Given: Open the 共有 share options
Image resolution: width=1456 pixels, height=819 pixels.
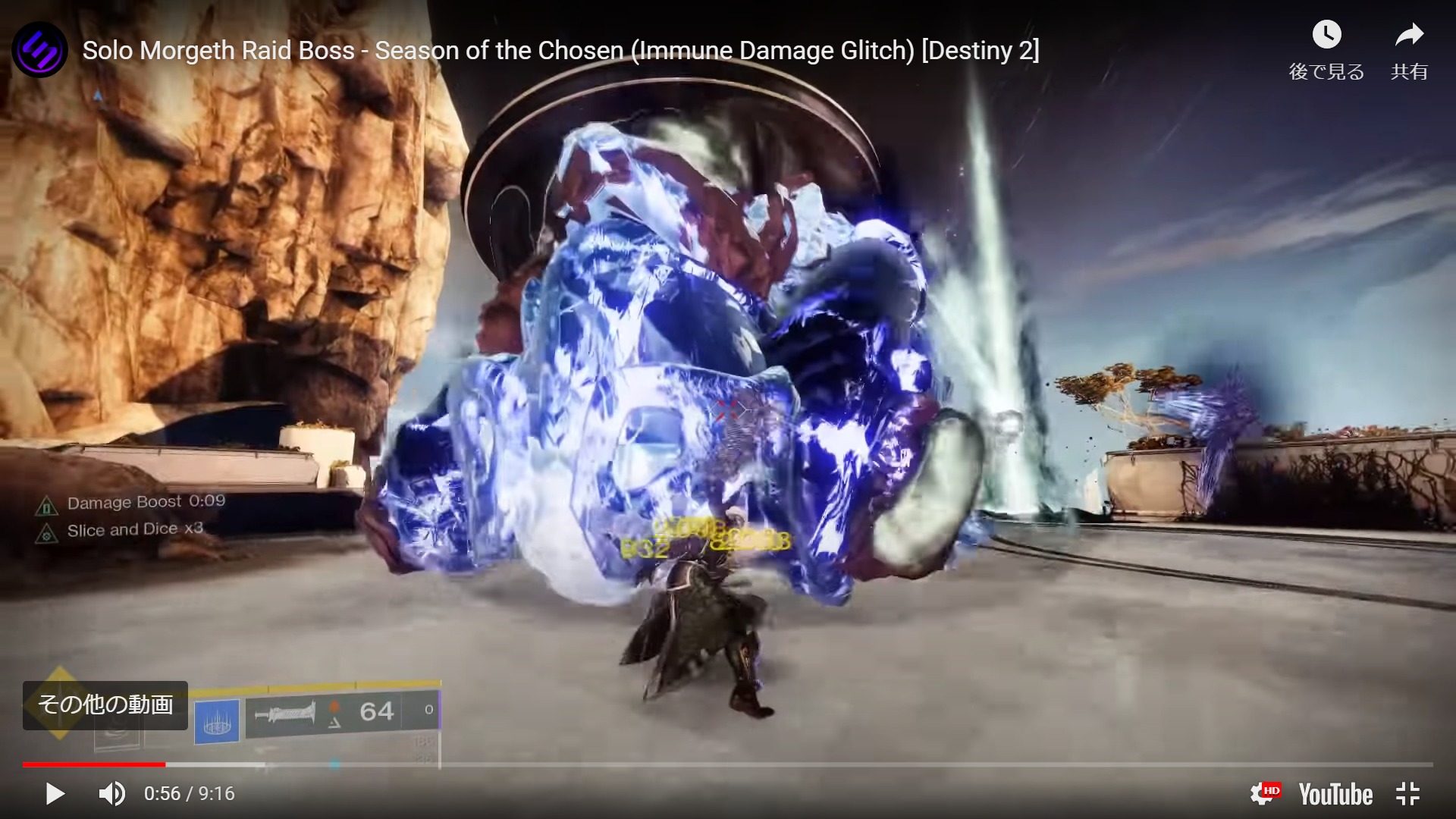Looking at the screenshot, I should click(x=1410, y=33).
